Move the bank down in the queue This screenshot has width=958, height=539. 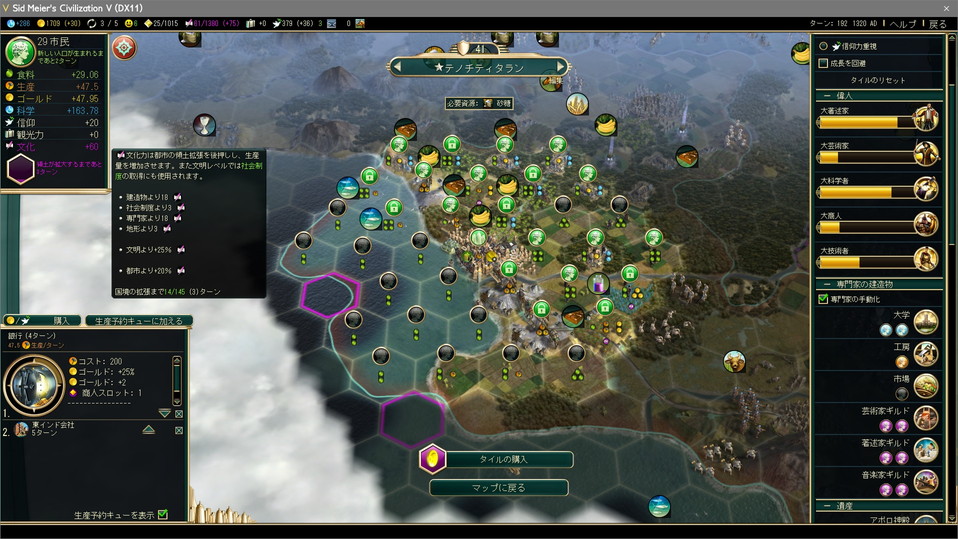[x=165, y=413]
